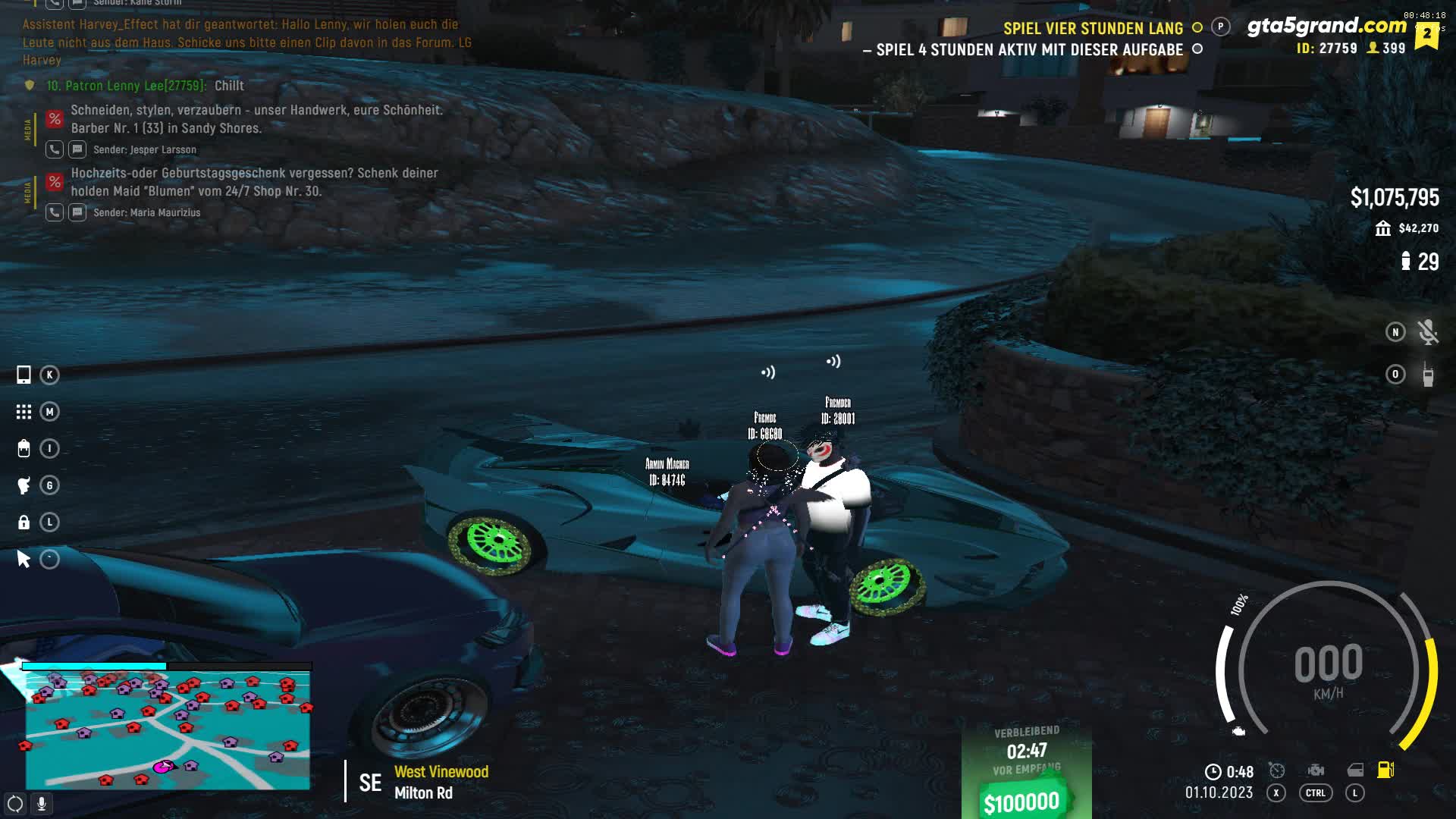Open the grid main menu icon
Viewport: 1456px width, 819px height.
click(24, 412)
